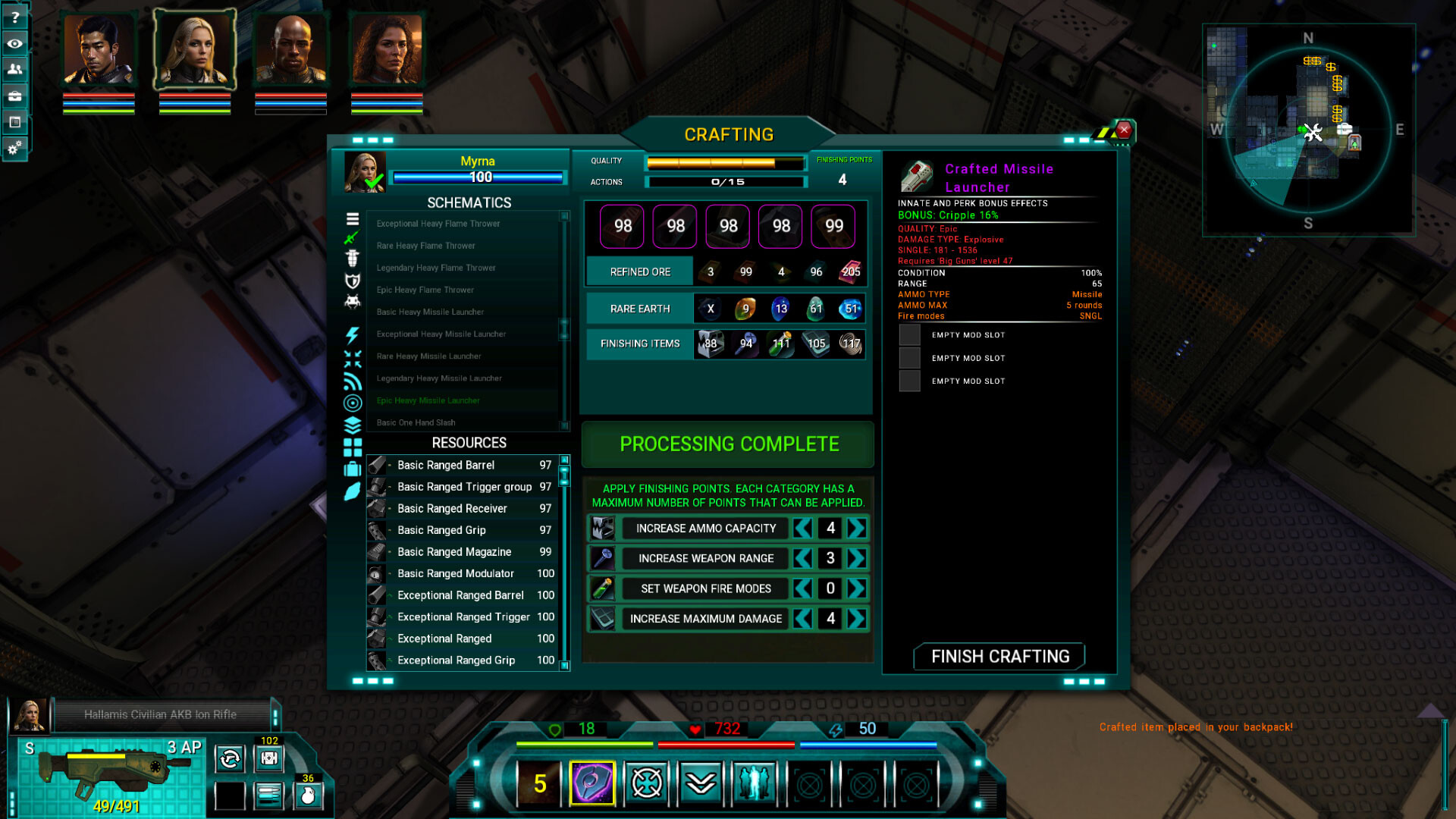The image size is (1456, 819).
Task: Choose Basic One Hand Slash schematic
Action: (x=416, y=422)
